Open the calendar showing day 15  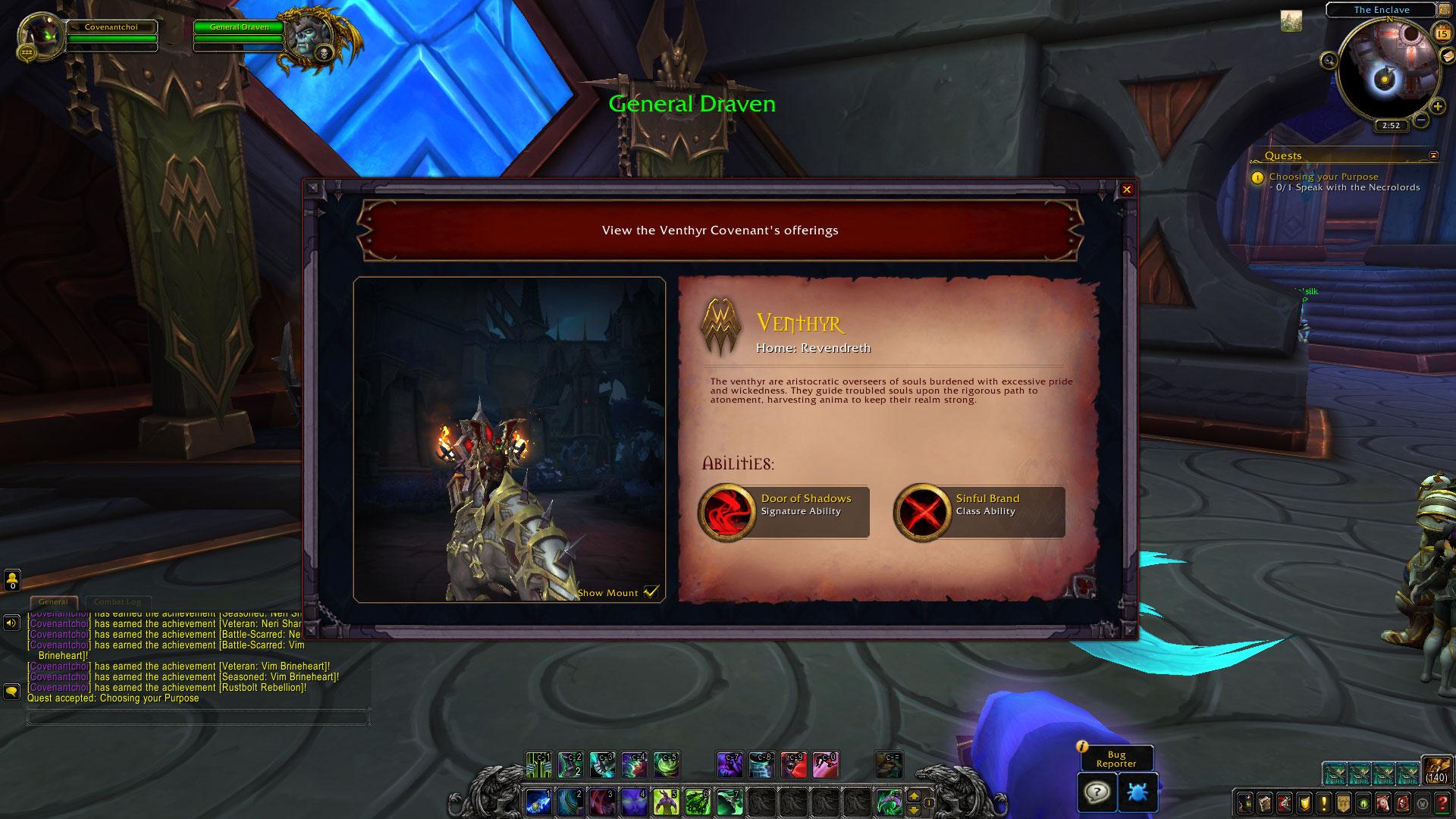[x=1442, y=33]
